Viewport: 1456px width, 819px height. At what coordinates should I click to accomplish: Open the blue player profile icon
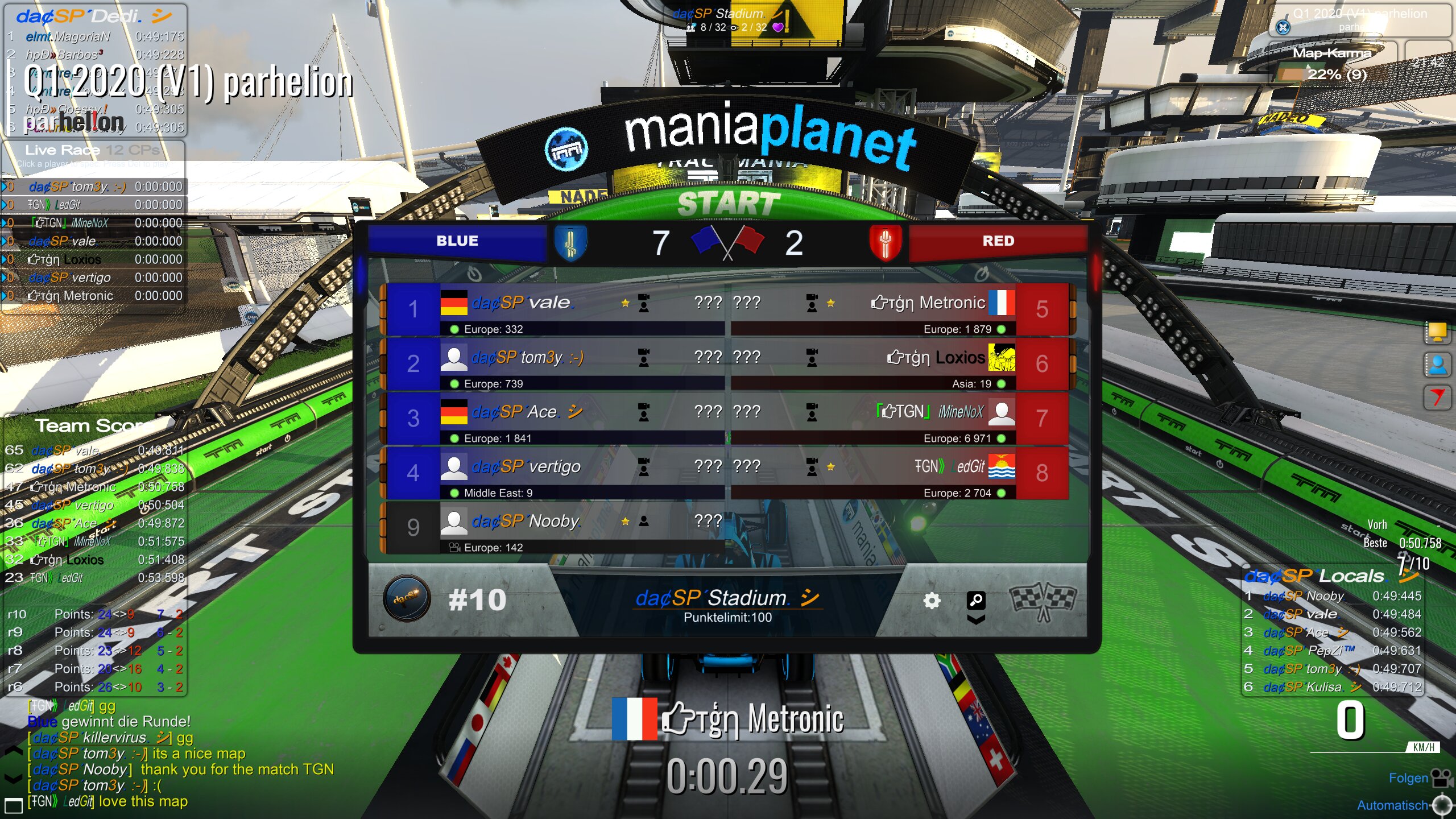(1437, 365)
